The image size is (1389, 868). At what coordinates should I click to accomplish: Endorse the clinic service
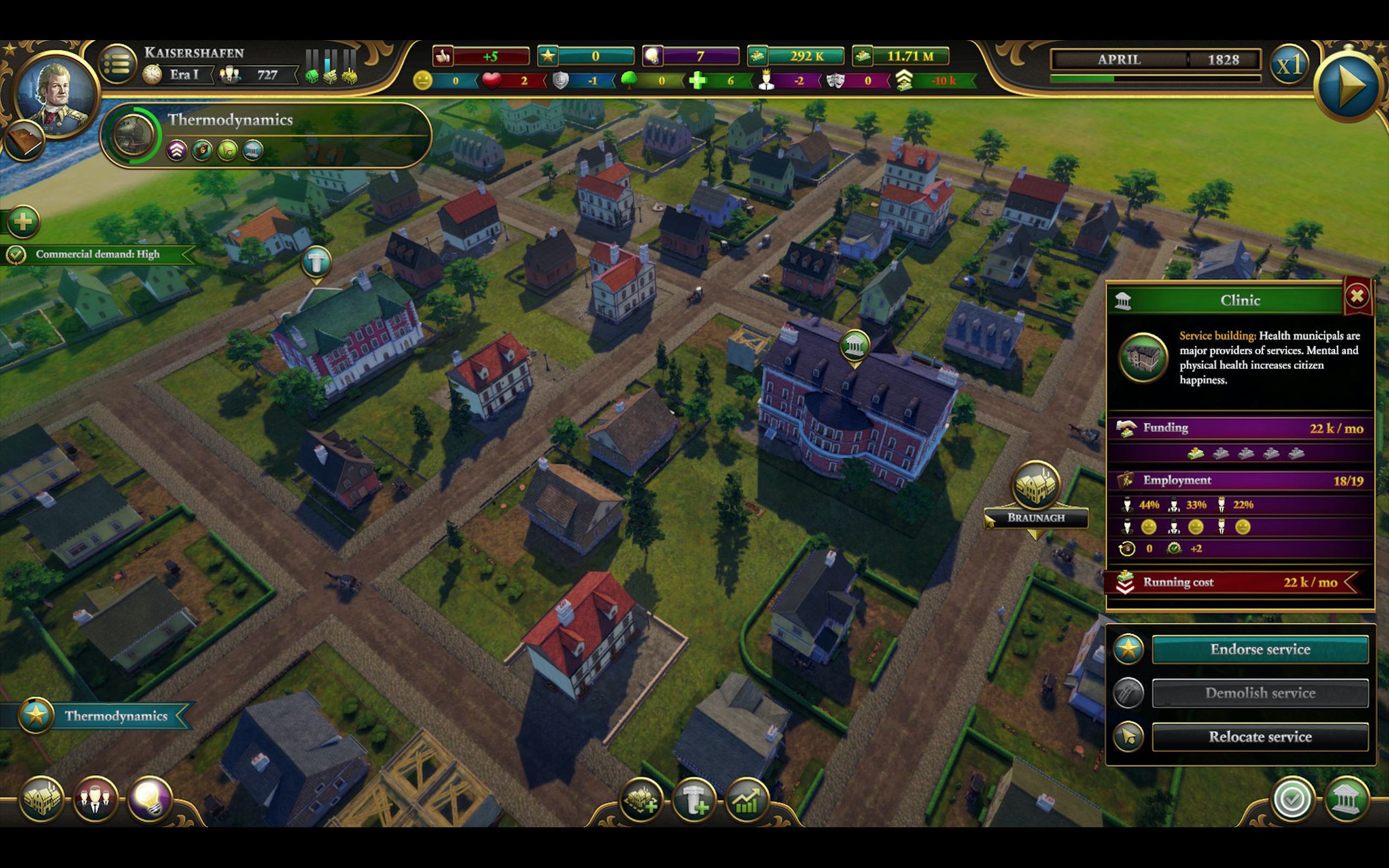click(x=1260, y=649)
